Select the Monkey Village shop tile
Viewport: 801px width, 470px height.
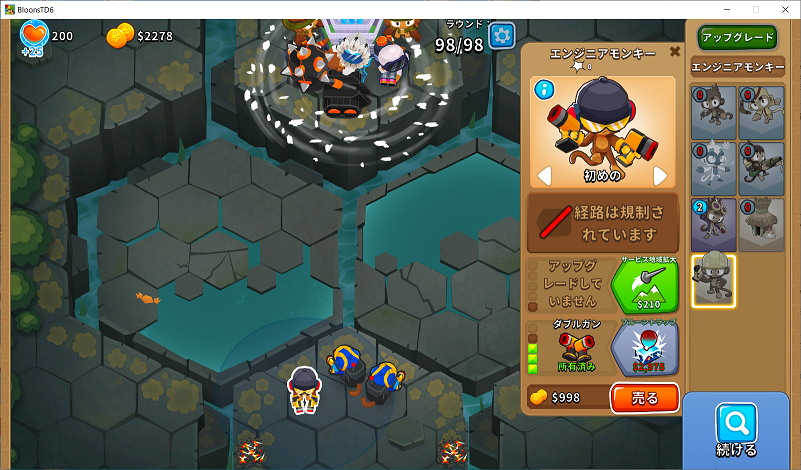coord(761,224)
